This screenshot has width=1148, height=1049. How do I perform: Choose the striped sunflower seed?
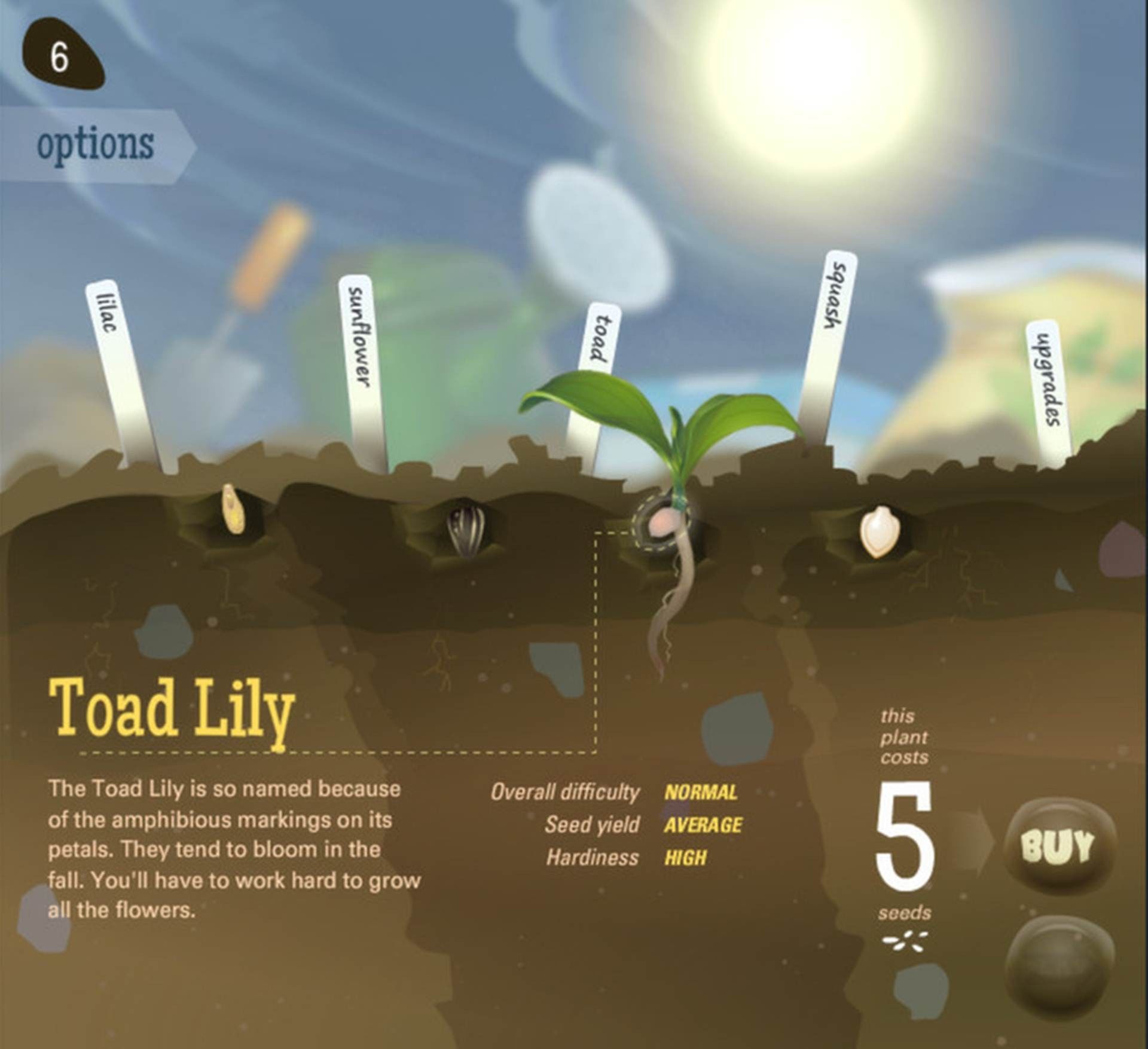(463, 527)
